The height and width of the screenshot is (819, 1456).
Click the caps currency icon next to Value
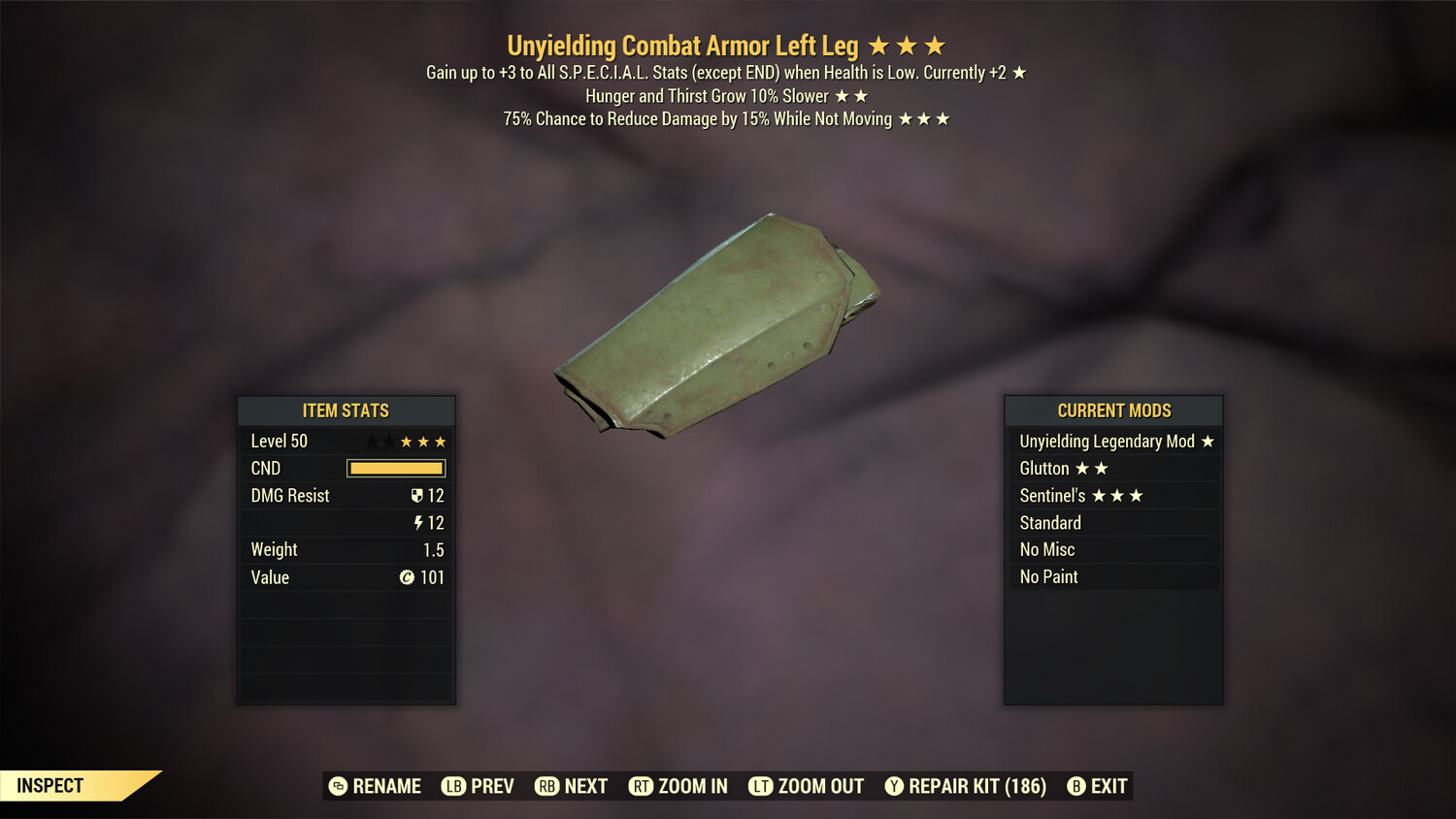[x=407, y=577]
